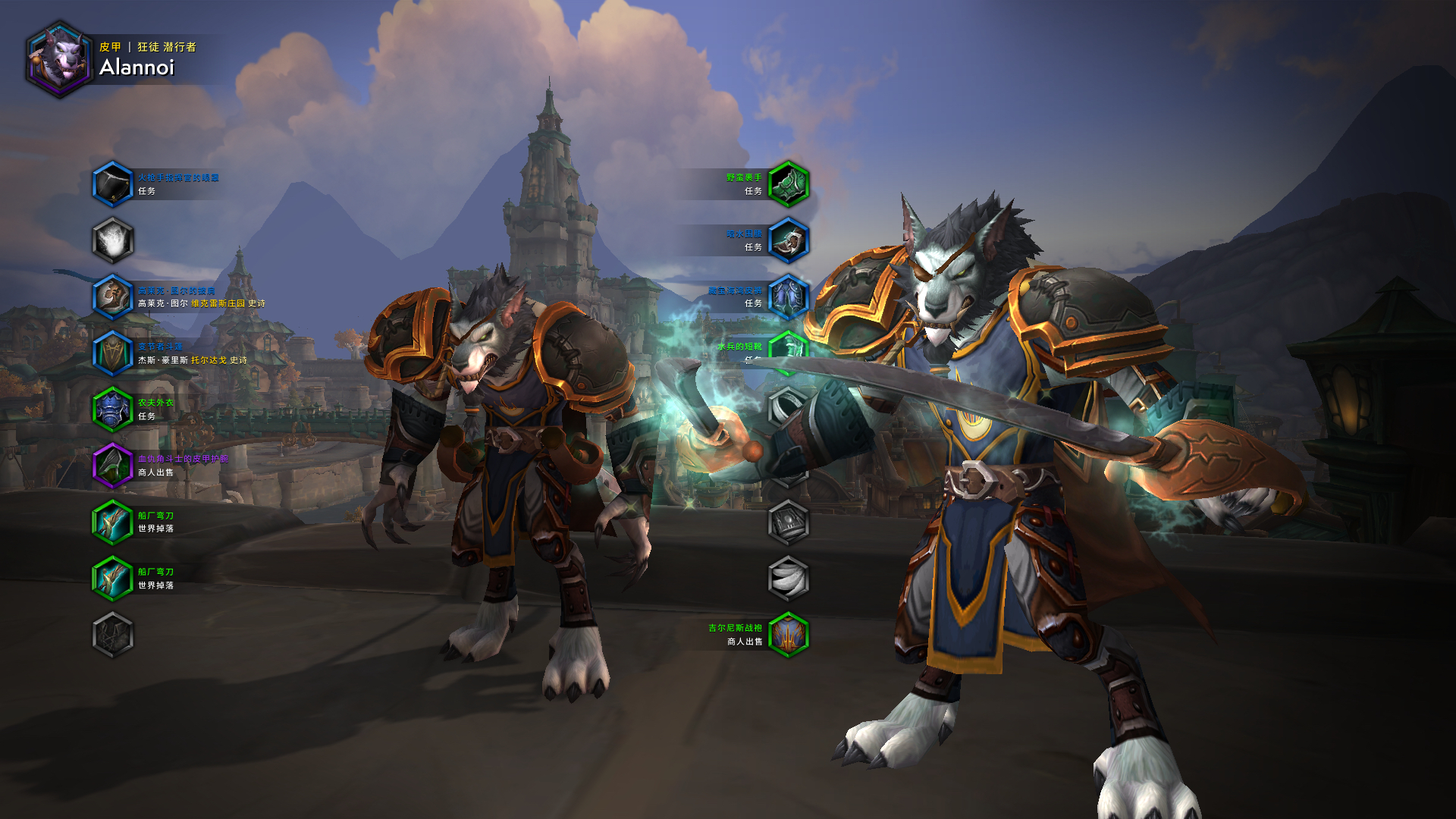Viewport: 1456px width, 819px height.
Task: Choose the 暗水围腰 belt slot
Action: point(789,240)
